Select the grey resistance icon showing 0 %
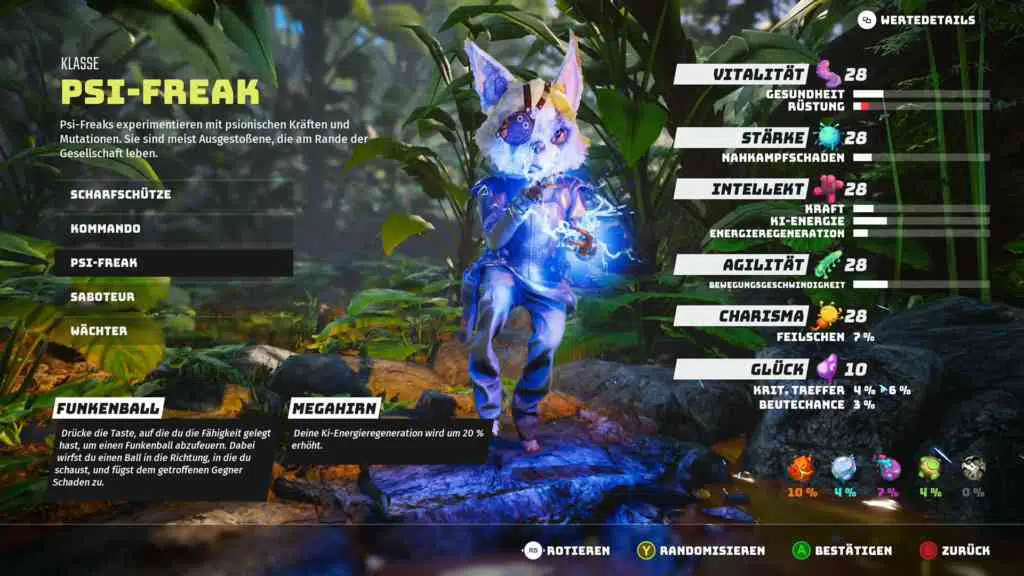This screenshot has width=1024, height=576. point(971,469)
